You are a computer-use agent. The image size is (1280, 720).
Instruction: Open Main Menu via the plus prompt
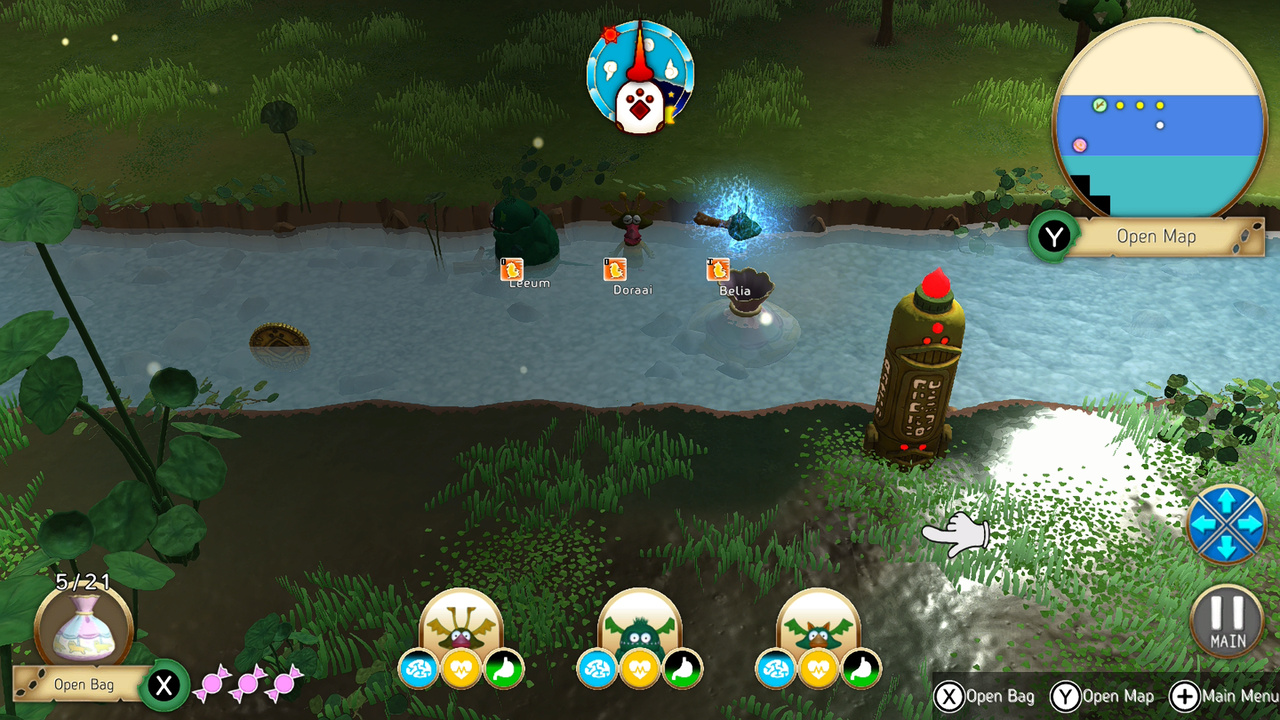(x=1185, y=696)
